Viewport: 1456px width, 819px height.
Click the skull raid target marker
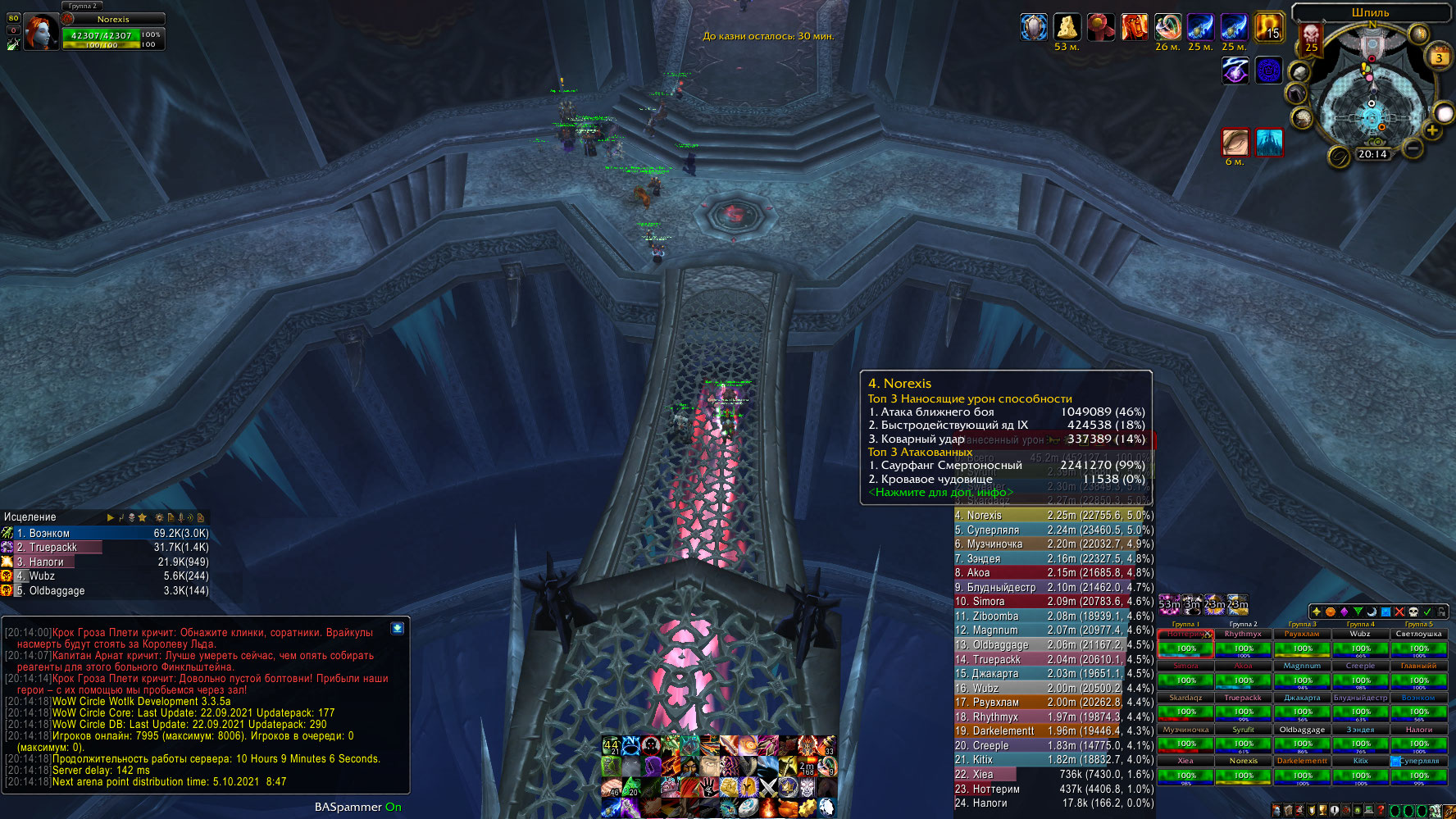click(x=1413, y=612)
